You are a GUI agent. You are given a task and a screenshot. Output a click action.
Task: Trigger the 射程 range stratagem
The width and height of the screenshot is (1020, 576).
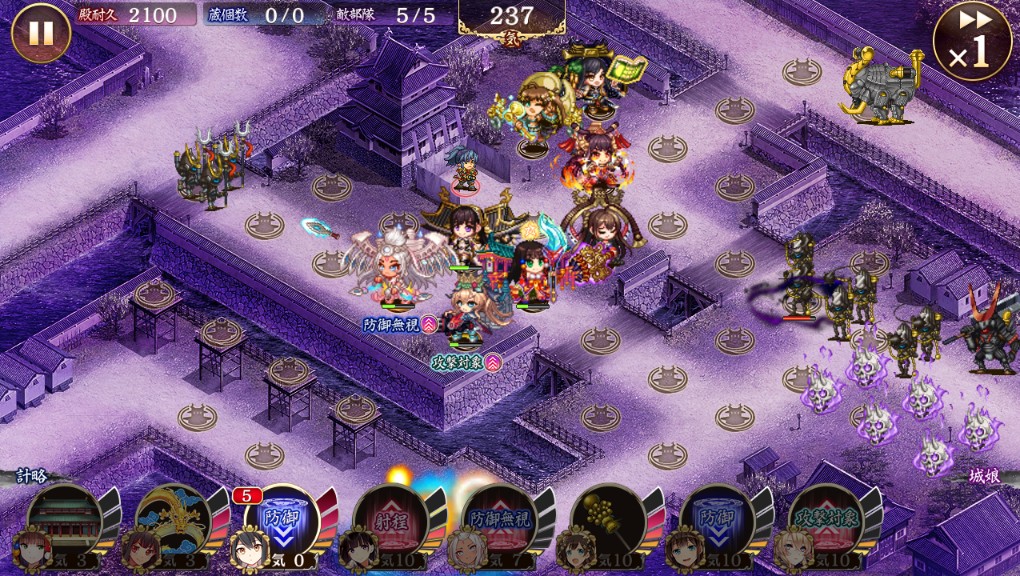(x=390, y=520)
